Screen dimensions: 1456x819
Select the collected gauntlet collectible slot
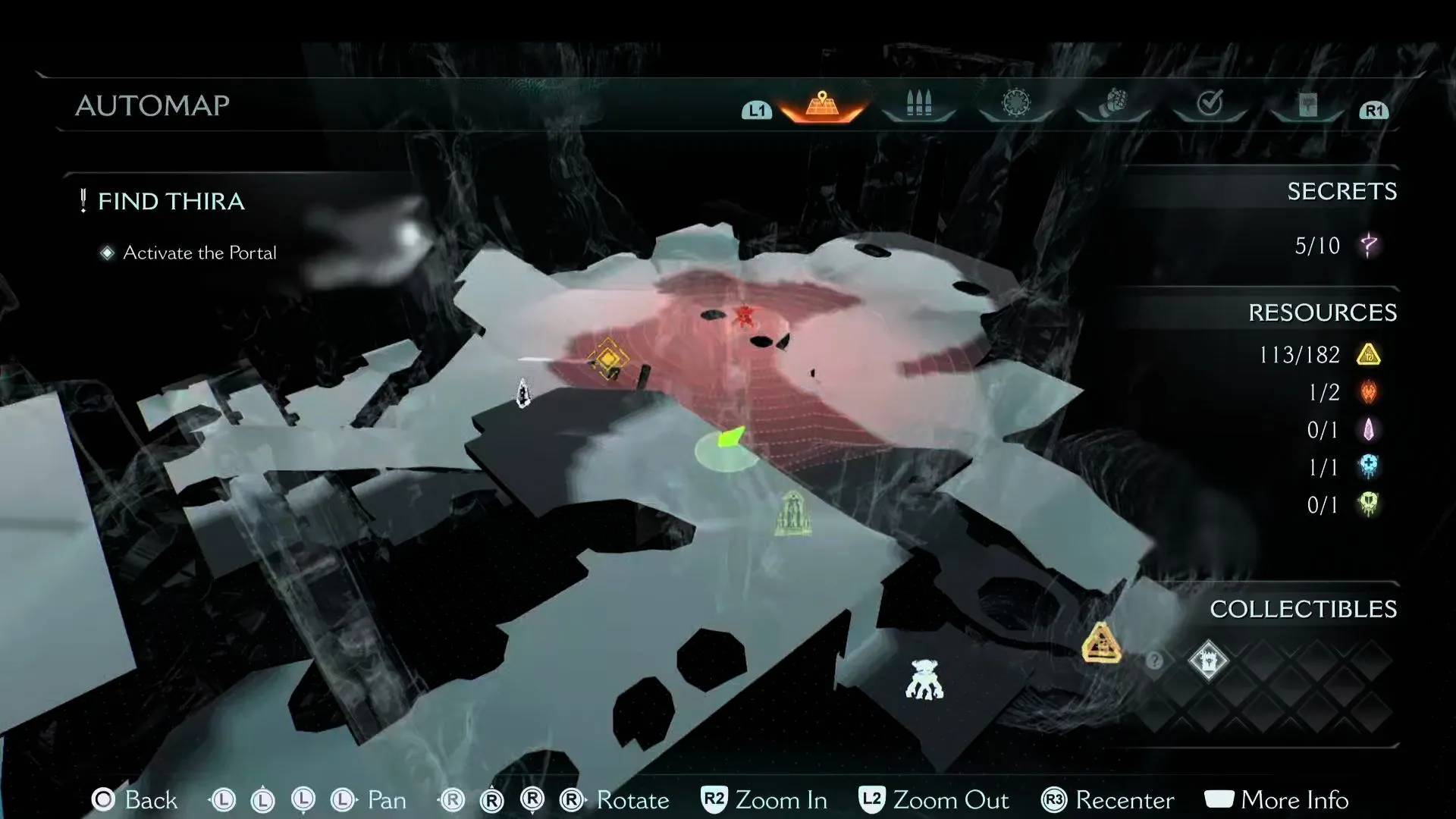[1208, 661]
